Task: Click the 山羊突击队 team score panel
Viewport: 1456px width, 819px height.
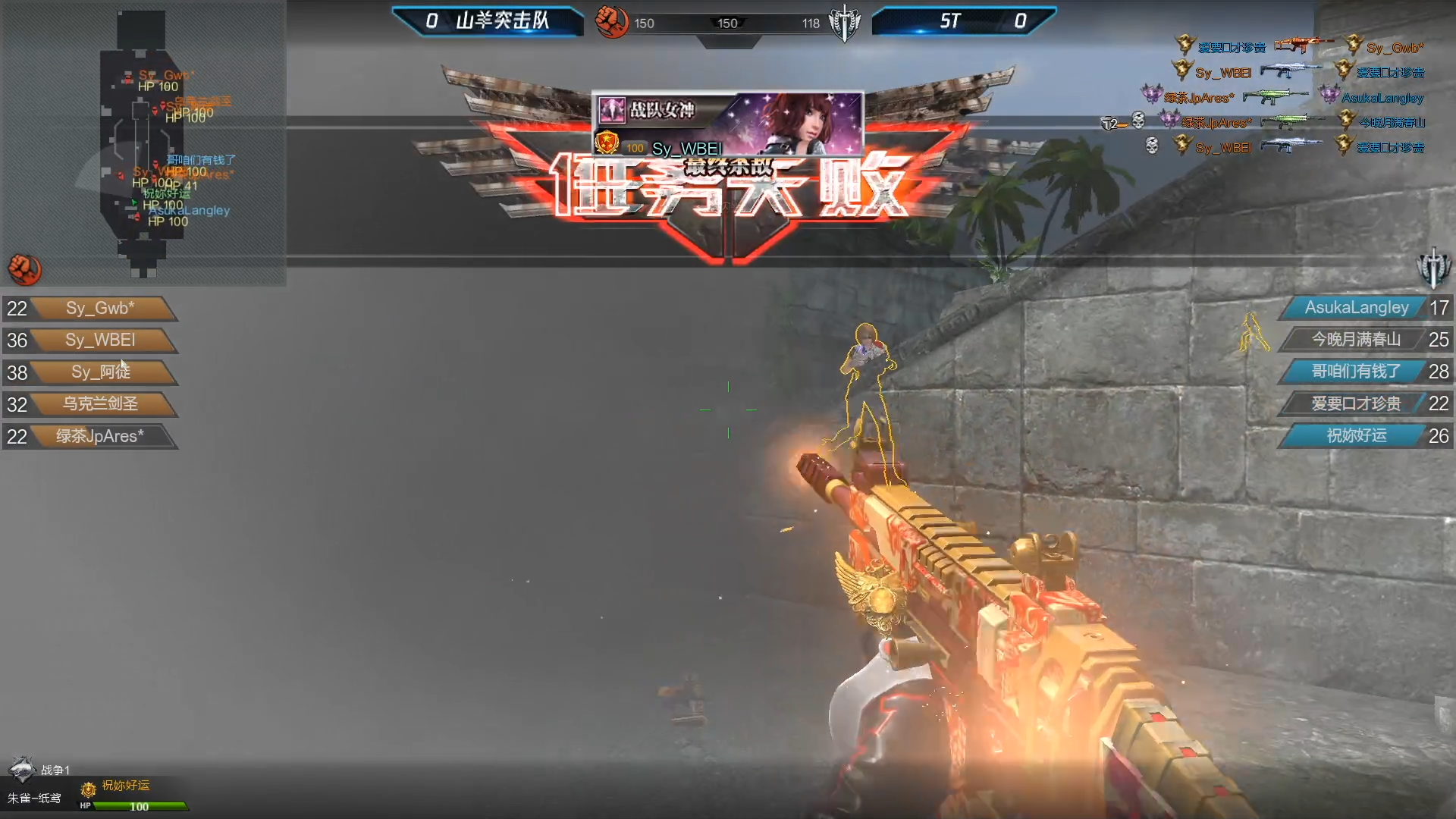Action: tap(488, 21)
